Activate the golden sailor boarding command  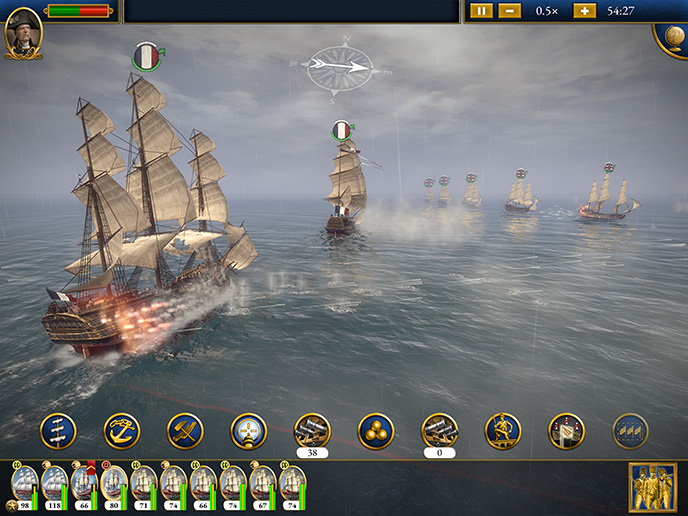[503, 431]
